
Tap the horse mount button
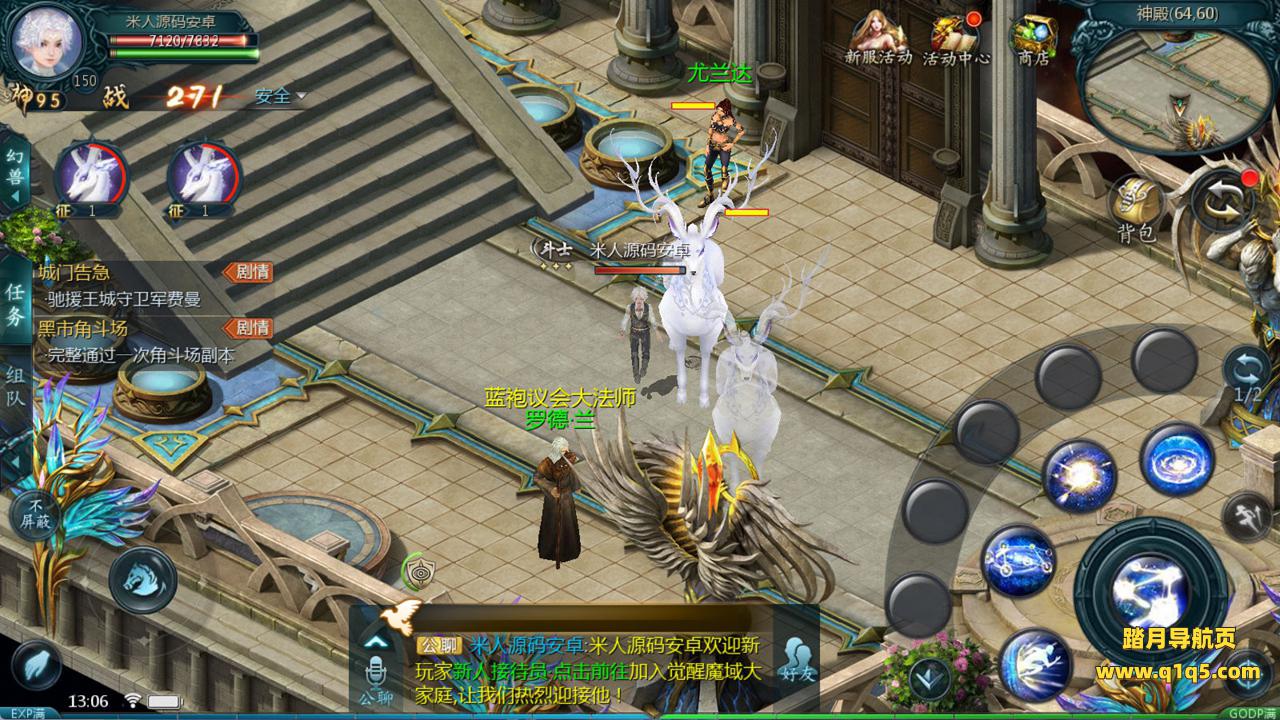click(x=142, y=580)
